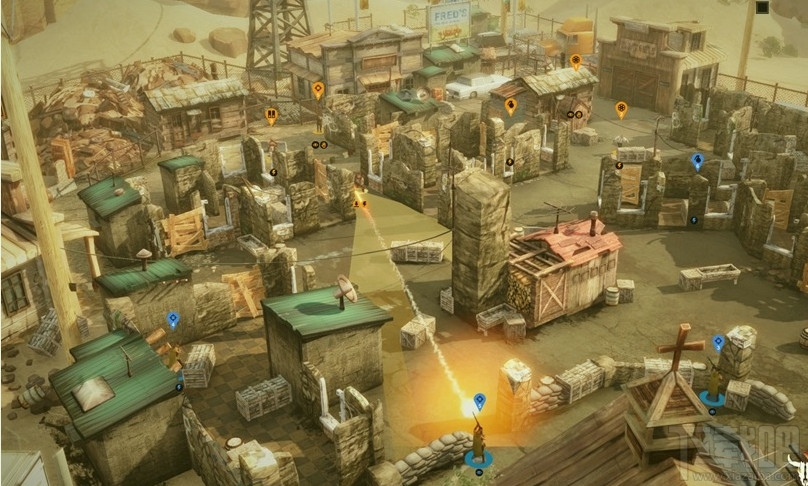Pick the blue unit marker among the stone ruins
808x486 pixels.
[x=697, y=160]
